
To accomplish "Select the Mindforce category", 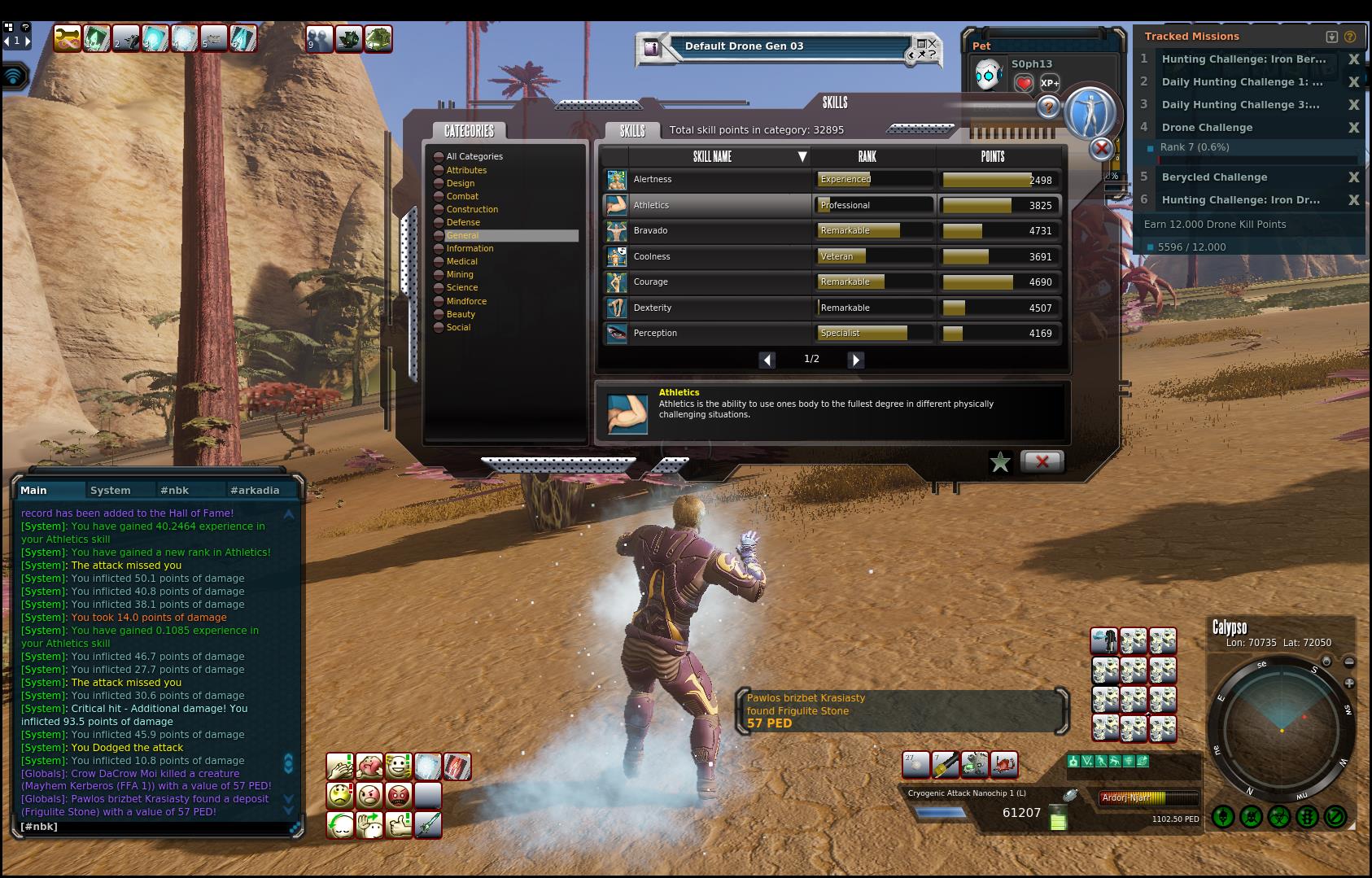I will 466,301.
